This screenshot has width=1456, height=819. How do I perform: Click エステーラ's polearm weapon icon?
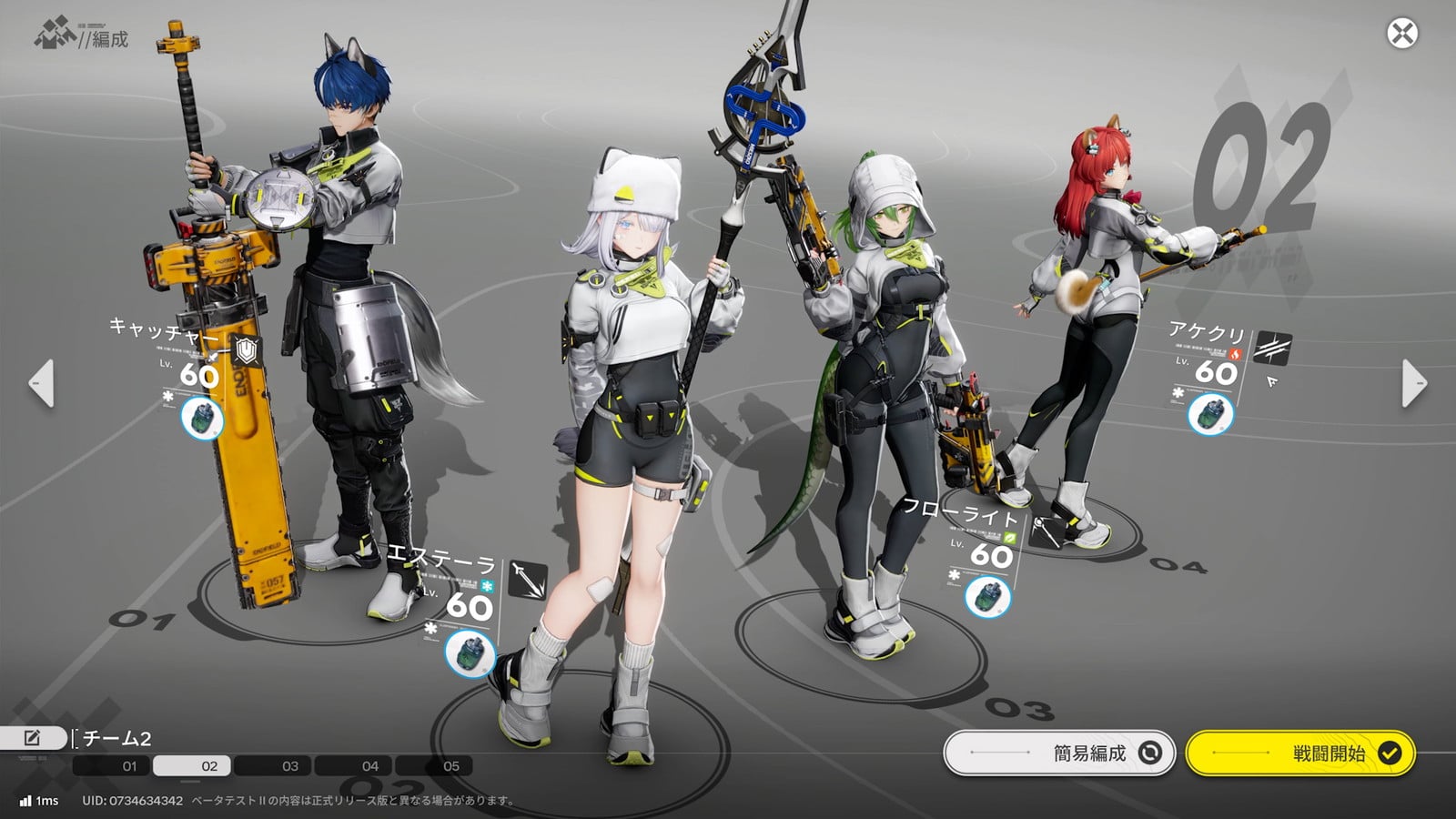click(528, 580)
